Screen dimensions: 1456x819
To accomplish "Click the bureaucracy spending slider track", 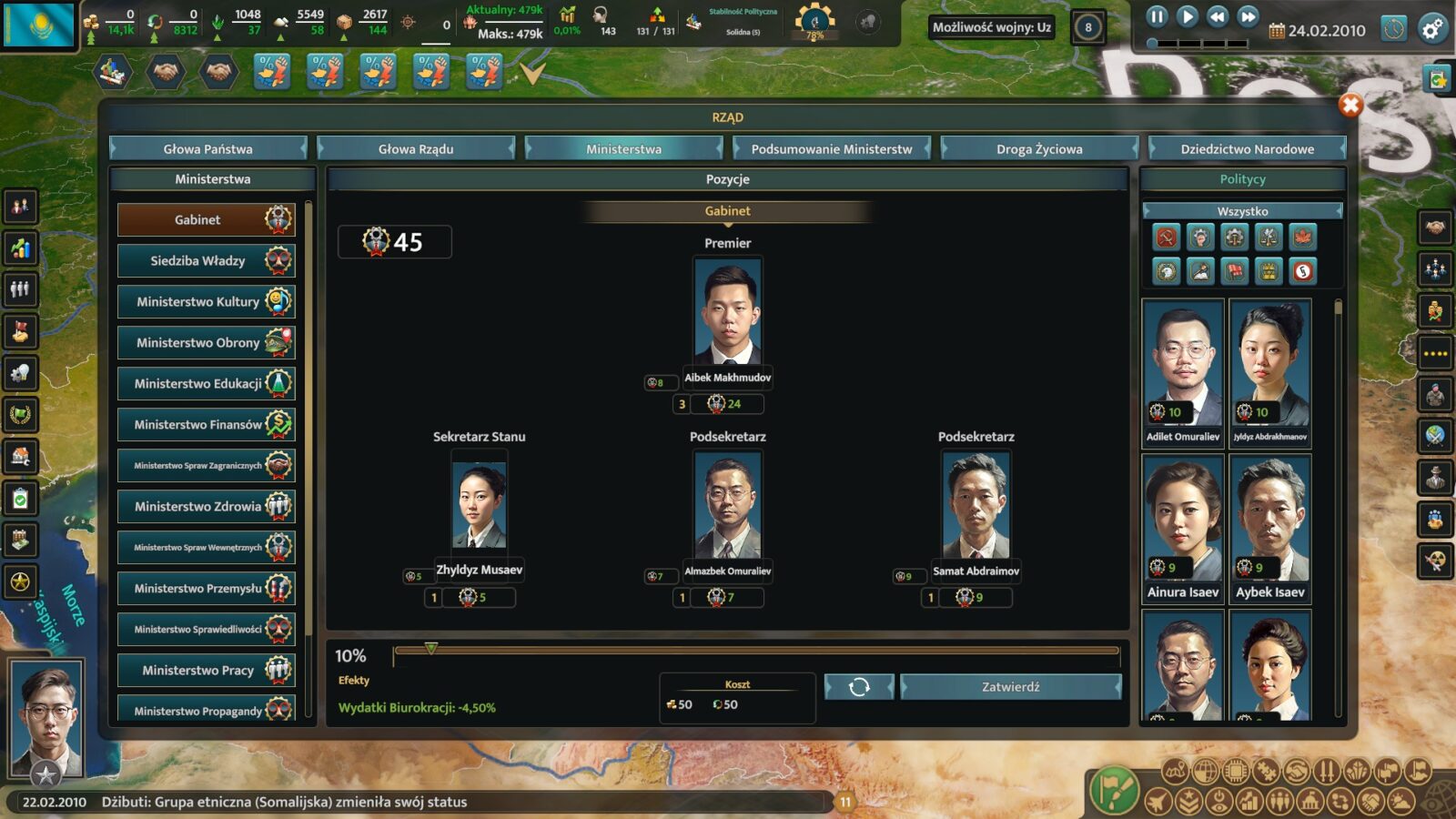I will coord(755,651).
